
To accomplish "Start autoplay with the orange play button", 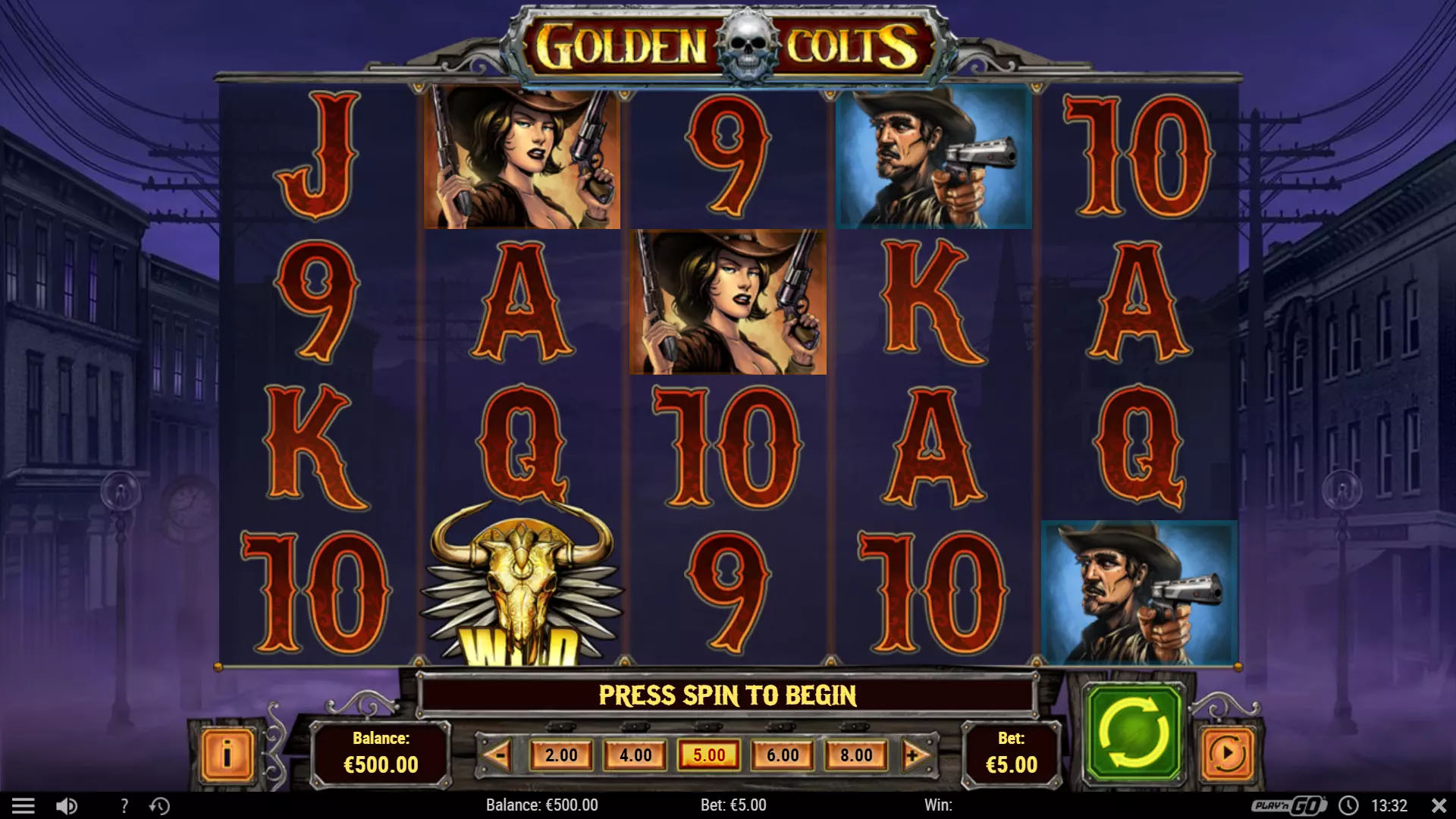I will coord(1228,754).
